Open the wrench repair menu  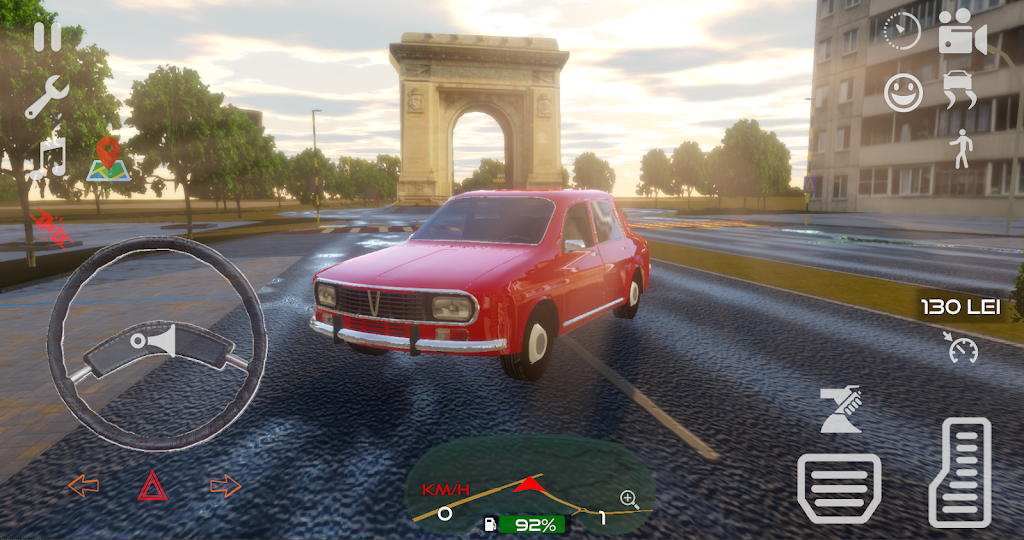pyautogui.click(x=46, y=98)
